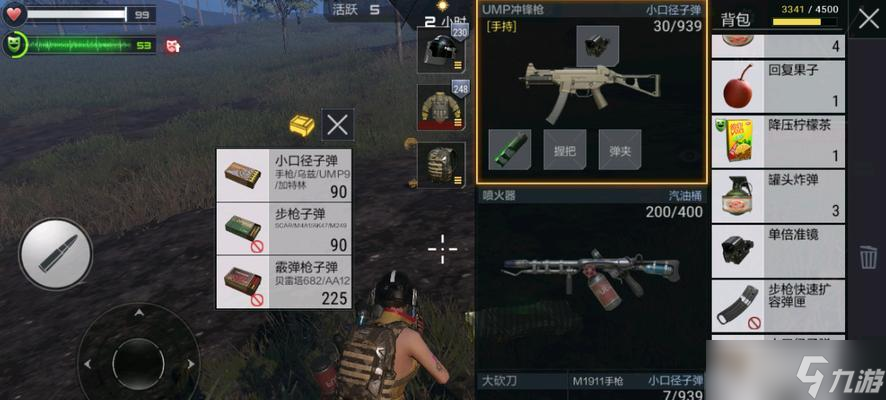Select the 降压柠檬茶 item
886x400 pixels.
pyautogui.click(x=778, y=141)
